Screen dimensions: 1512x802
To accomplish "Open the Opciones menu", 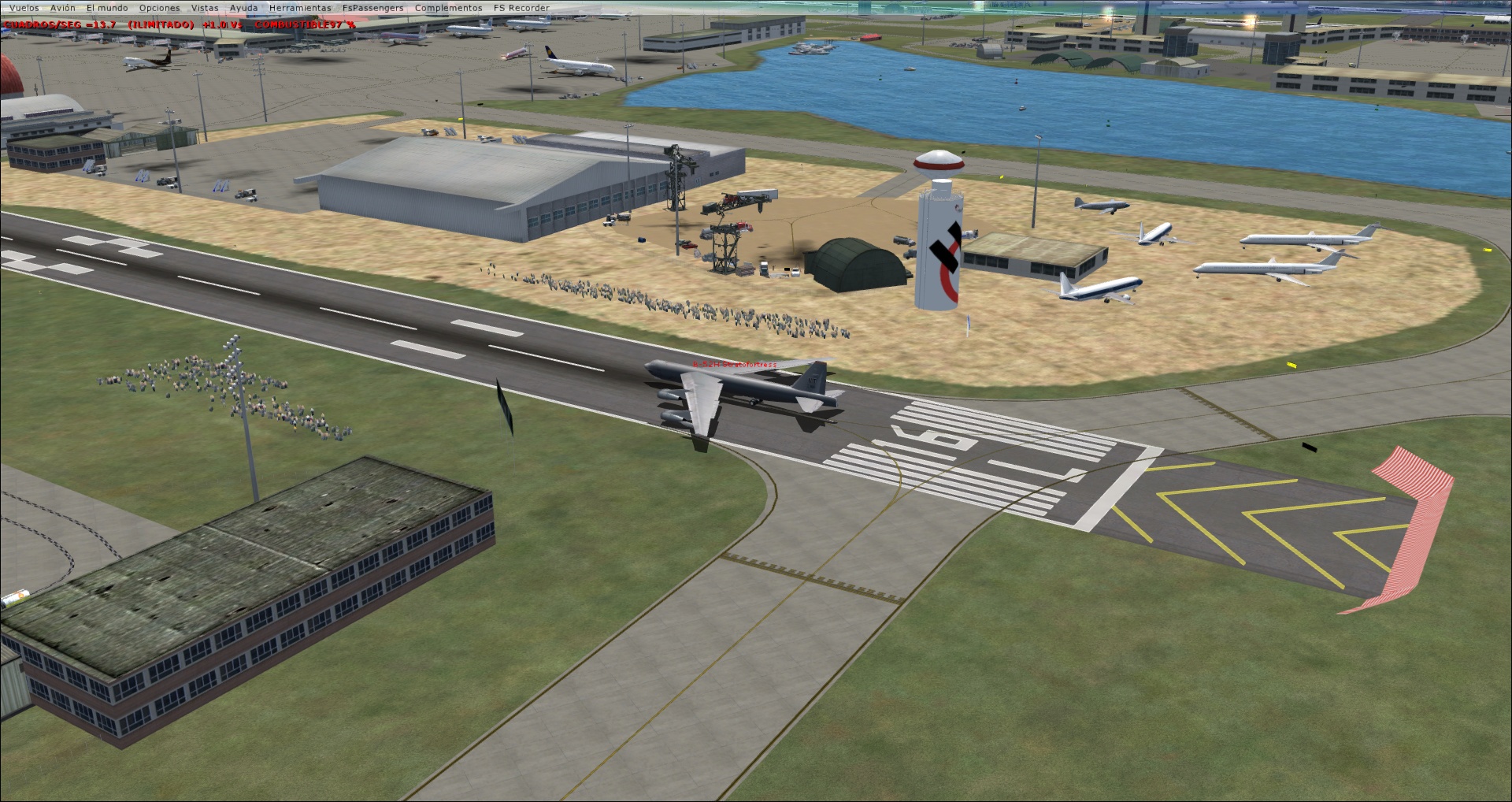I will pyautogui.click(x=158, y=7).
